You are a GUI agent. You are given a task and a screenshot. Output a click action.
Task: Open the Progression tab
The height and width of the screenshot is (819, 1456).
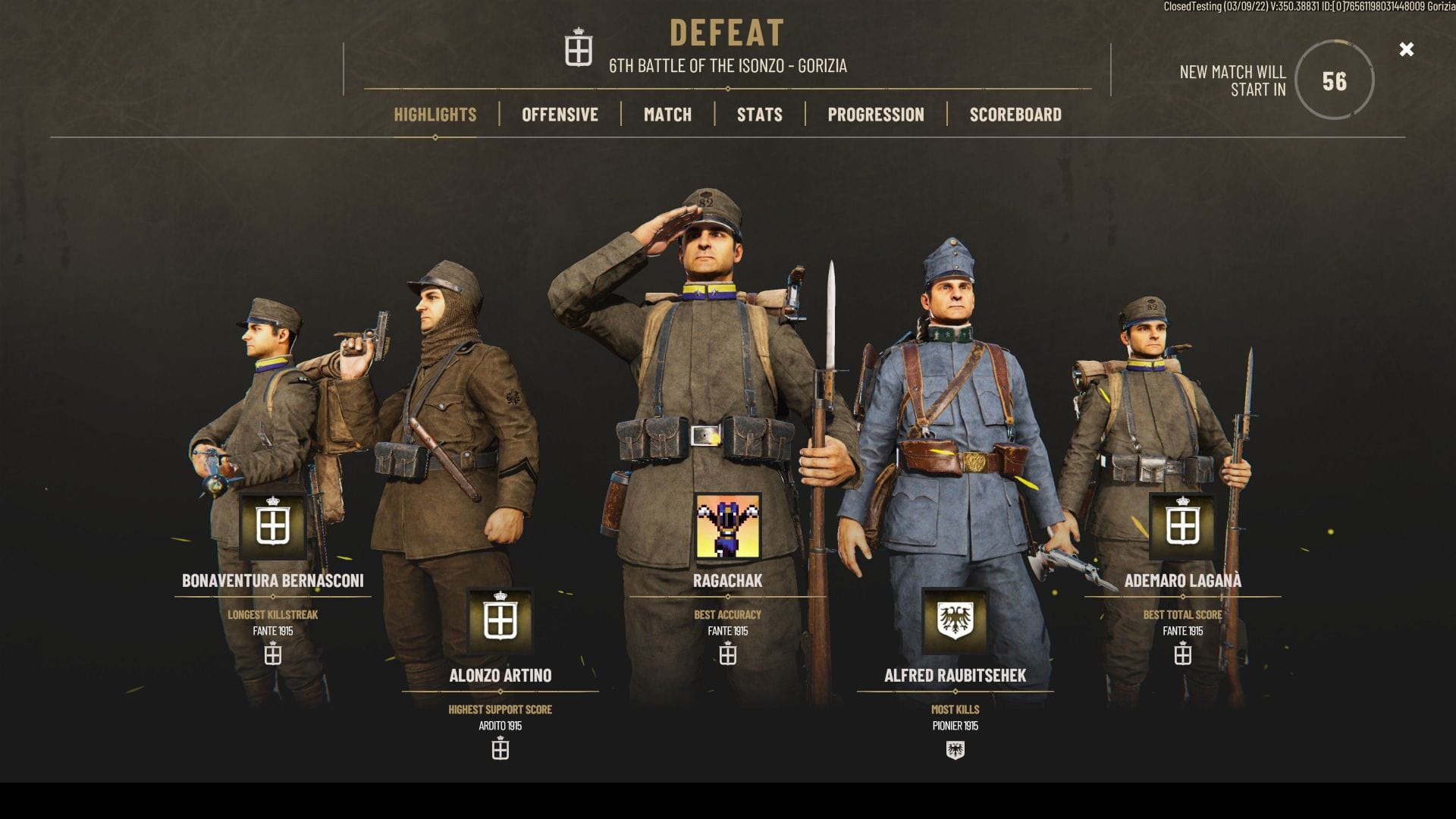point(876,115)
